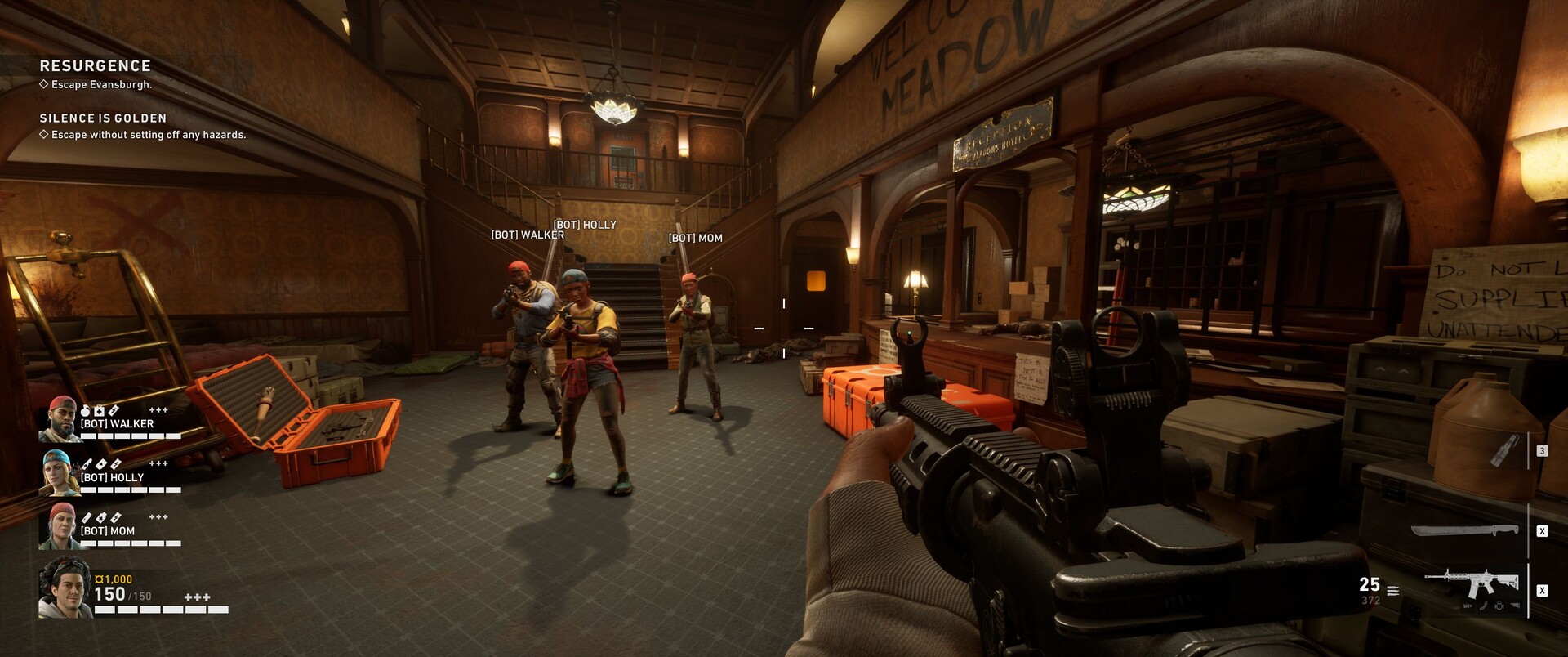Click bot Walker's teammate portrait

(60, 418)
